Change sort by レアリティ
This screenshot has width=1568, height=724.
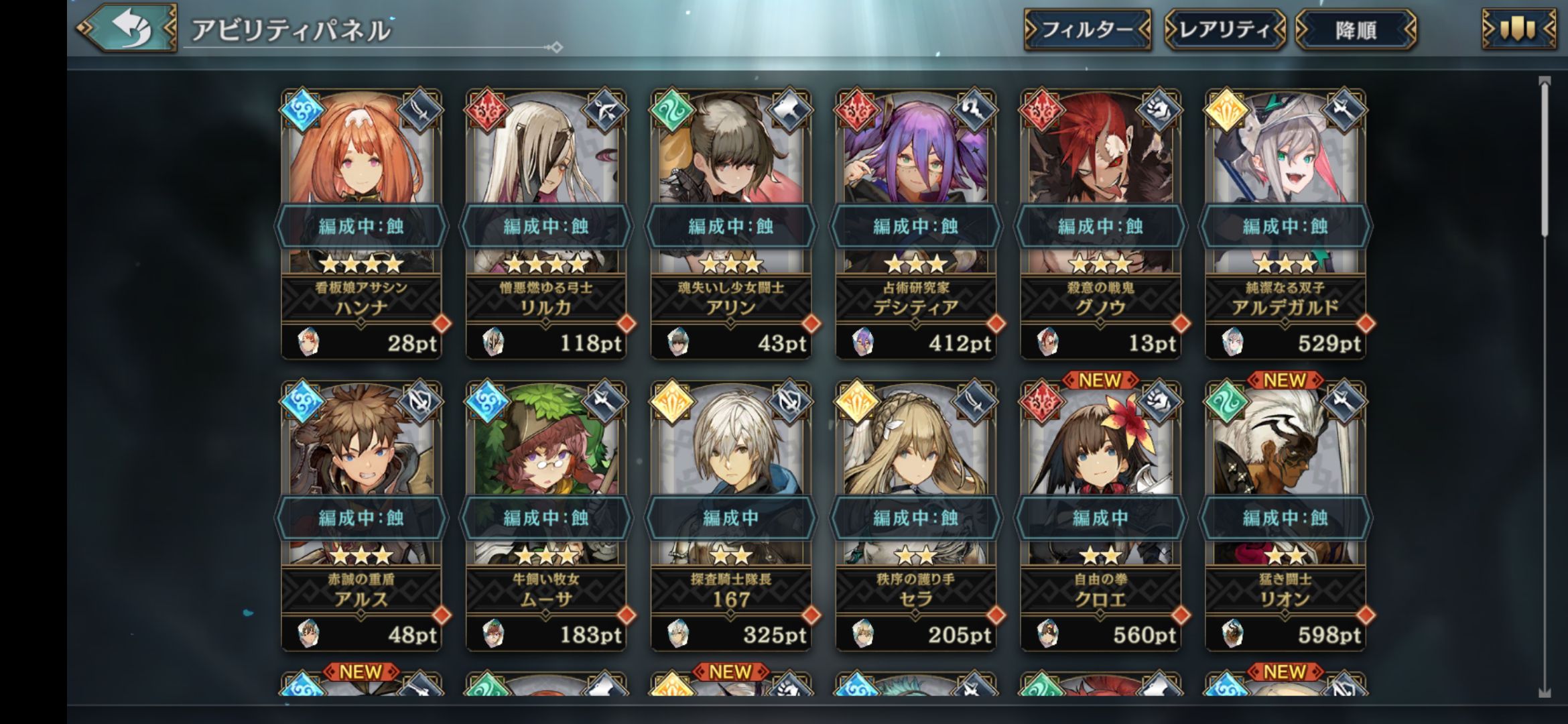pos(1225,29)
